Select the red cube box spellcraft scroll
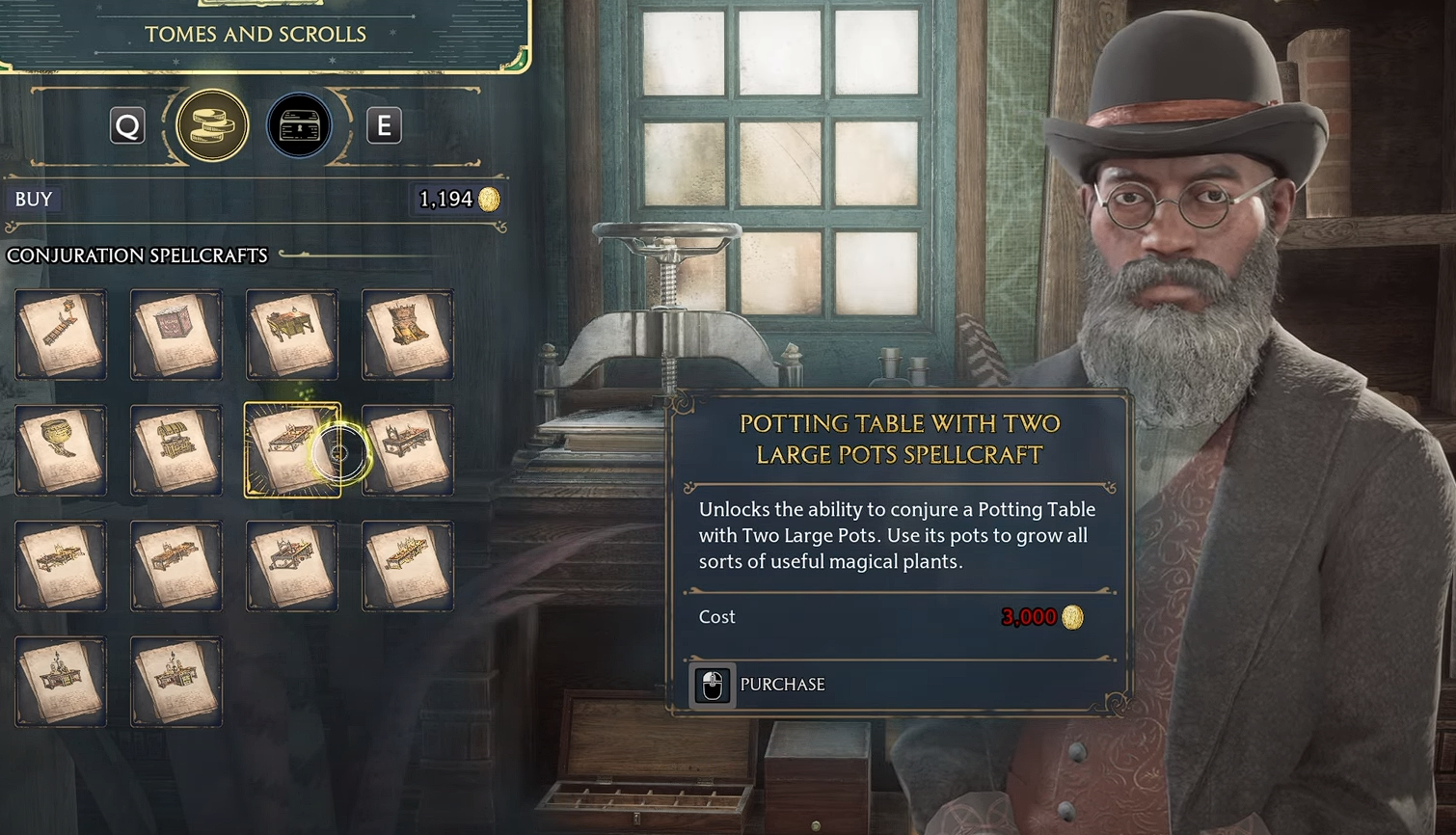This screenshot has height=835, width=1456. [175, 334]
